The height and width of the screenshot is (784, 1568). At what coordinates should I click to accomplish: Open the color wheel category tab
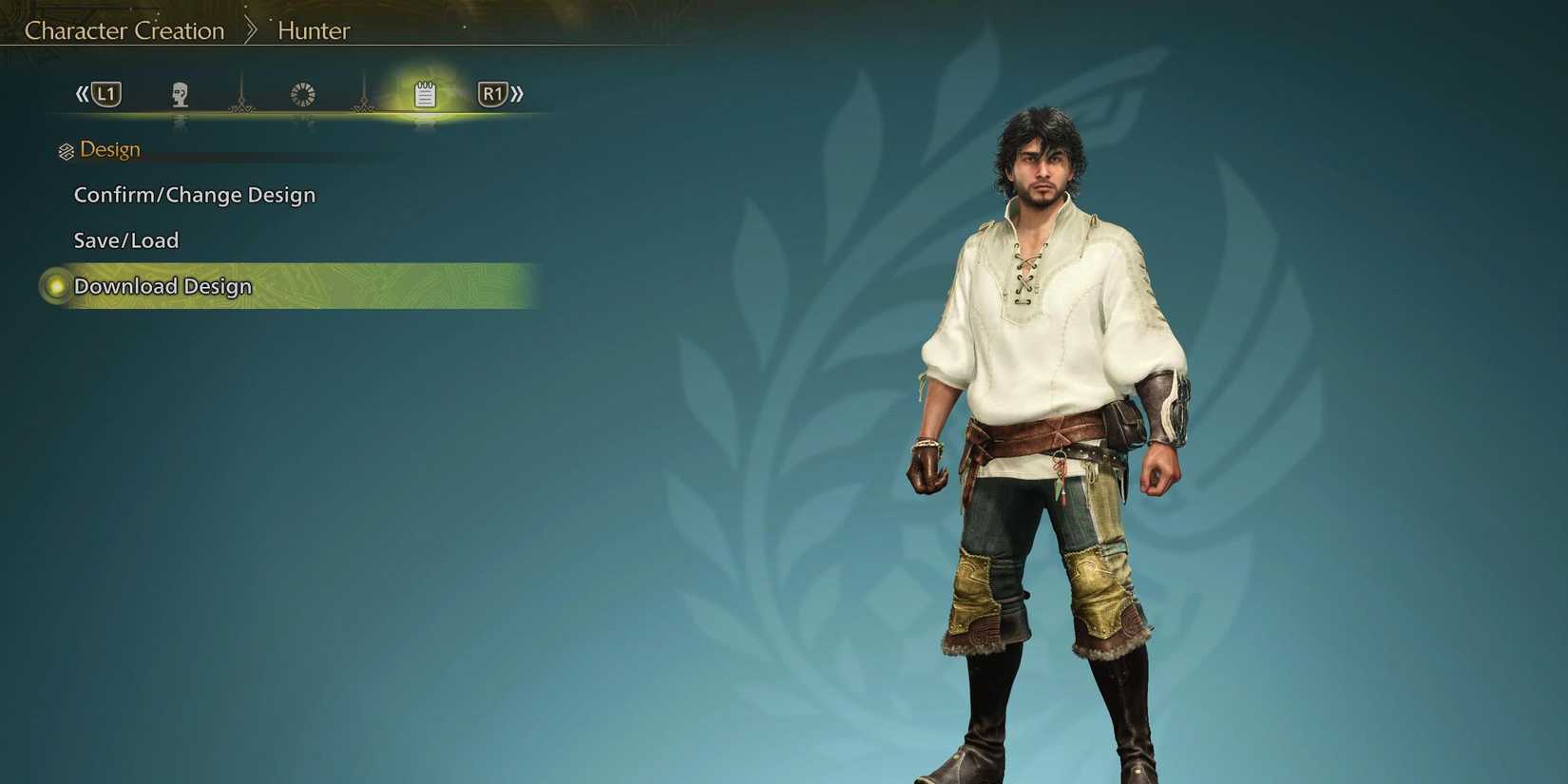302,92
